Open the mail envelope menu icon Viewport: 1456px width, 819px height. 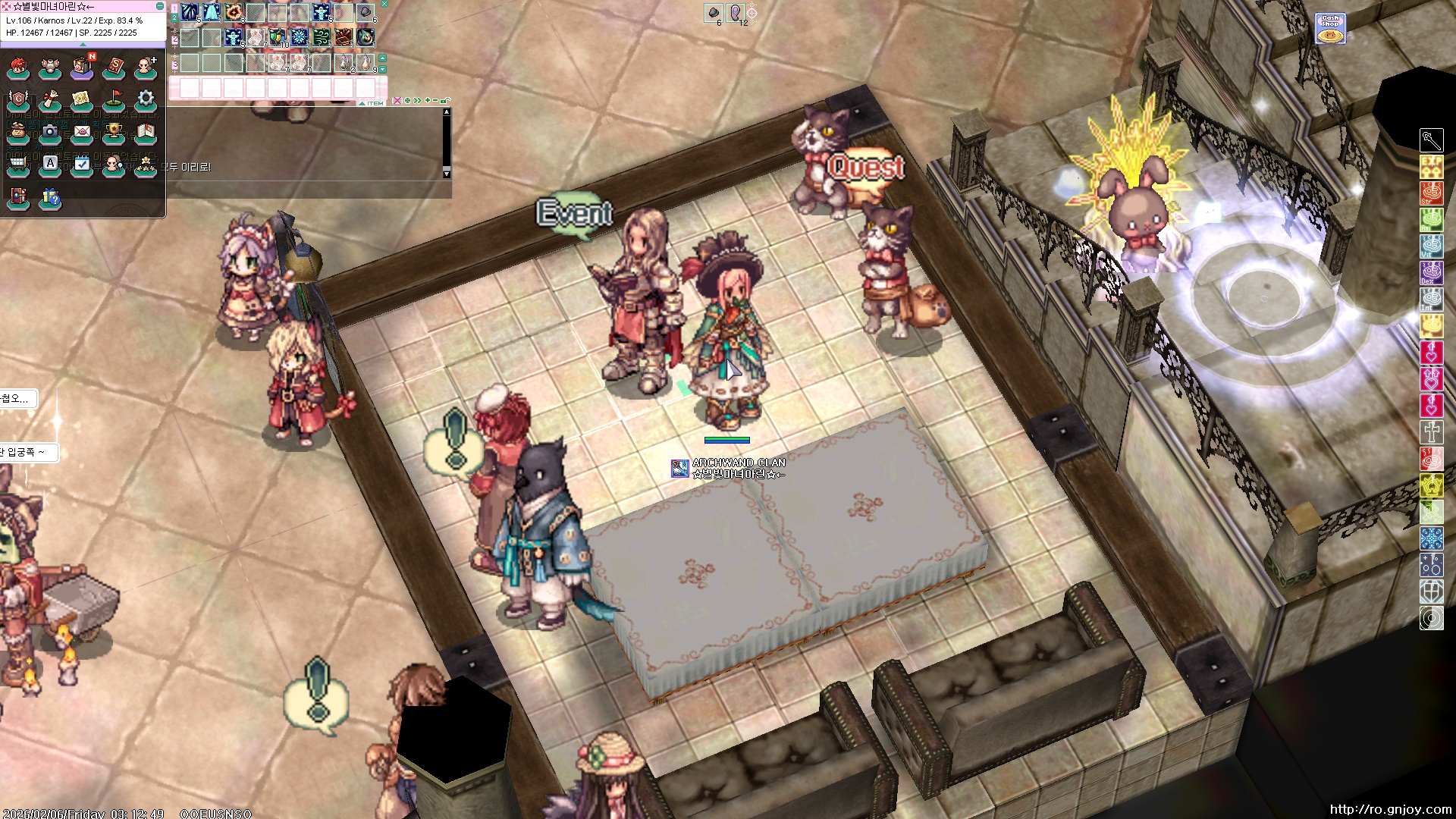coord(82,132)
